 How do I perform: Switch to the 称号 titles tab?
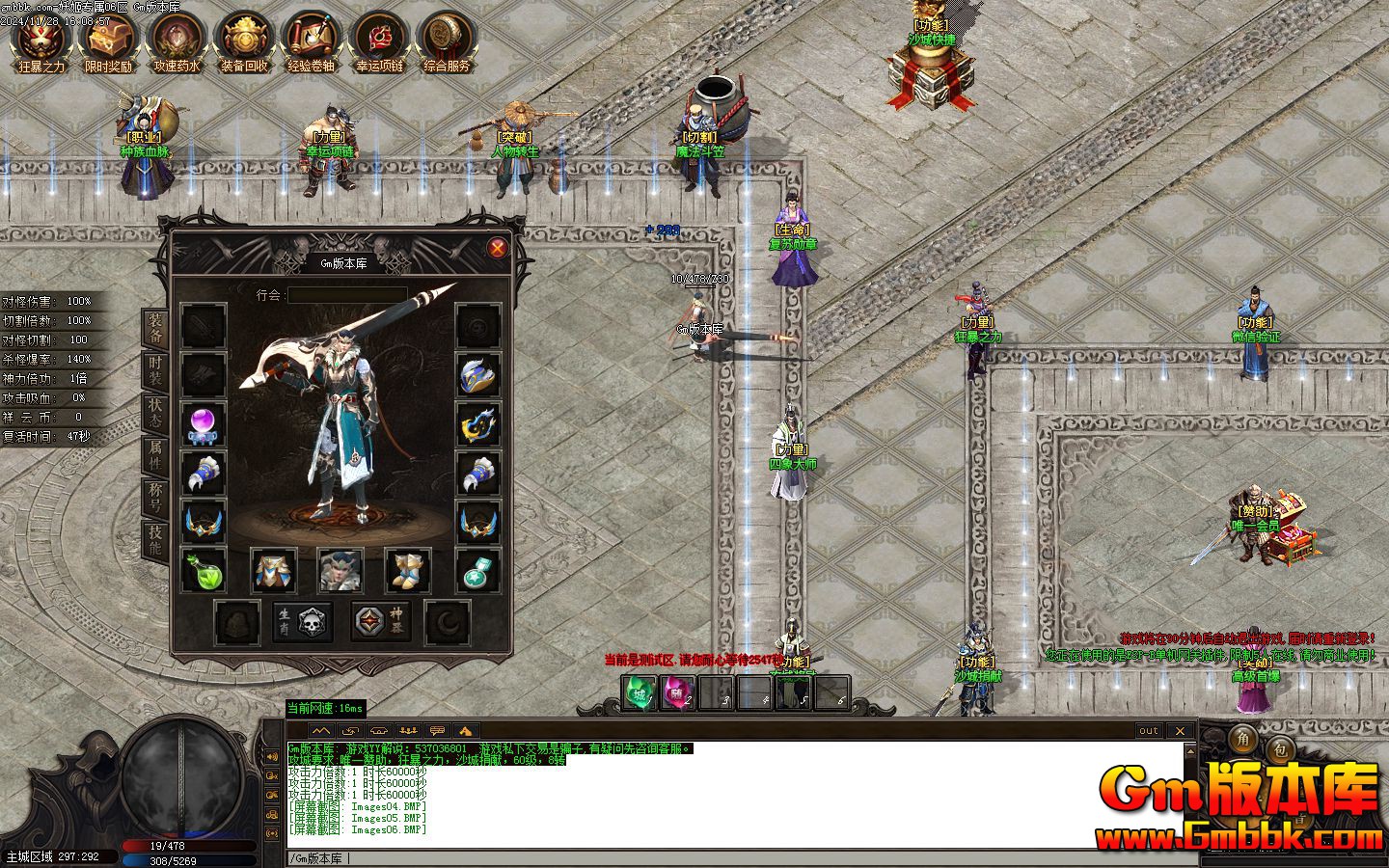click(x=154, y=496)
